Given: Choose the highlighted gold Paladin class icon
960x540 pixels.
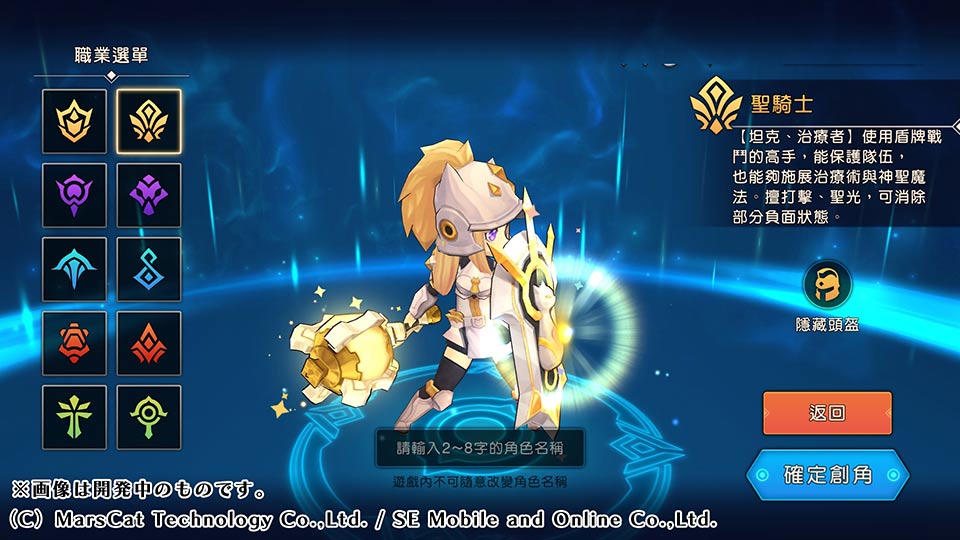Looking at the screenshot, I should tap(149, 121).
